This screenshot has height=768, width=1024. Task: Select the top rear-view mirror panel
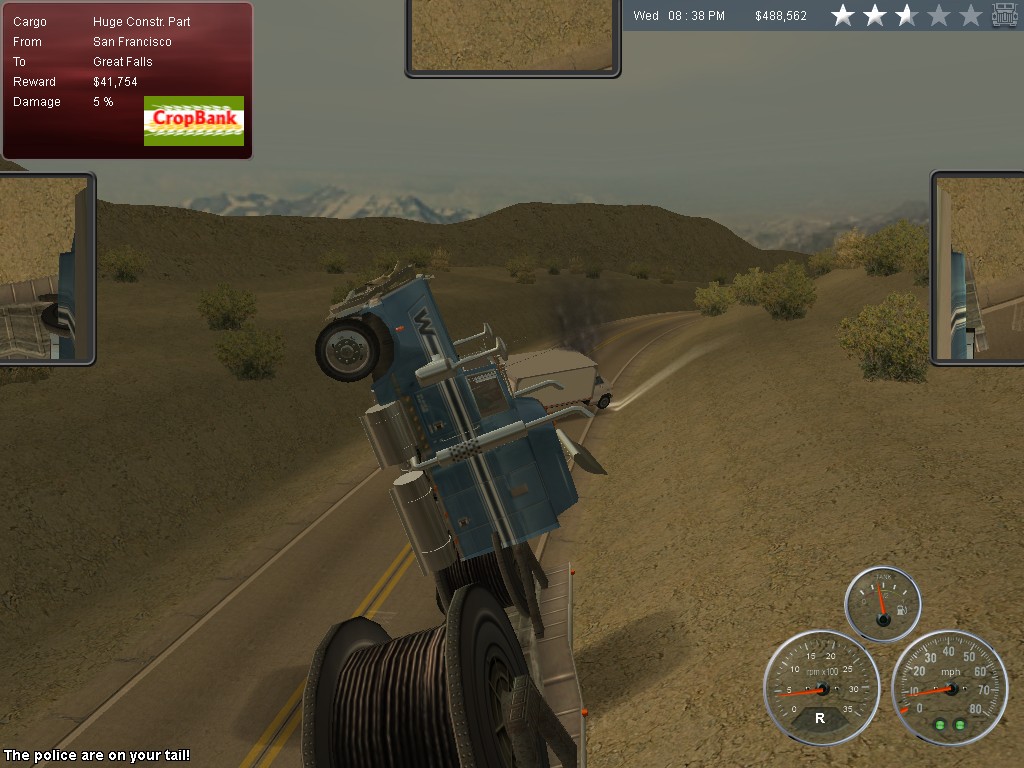pos(512,36)
